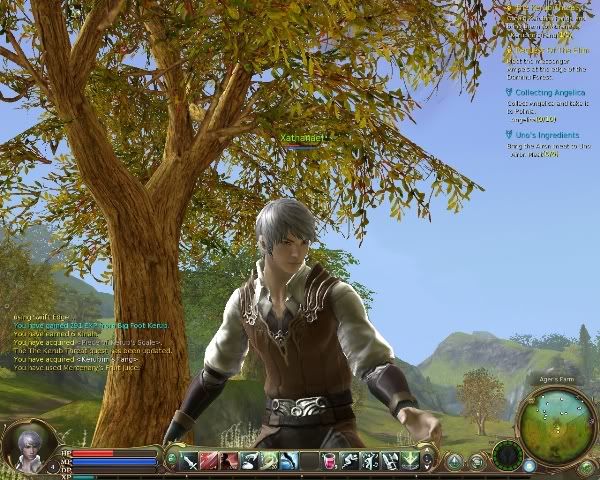
Task: Activate the first sword skill on hotbar
Action: [x=189, y=461]
